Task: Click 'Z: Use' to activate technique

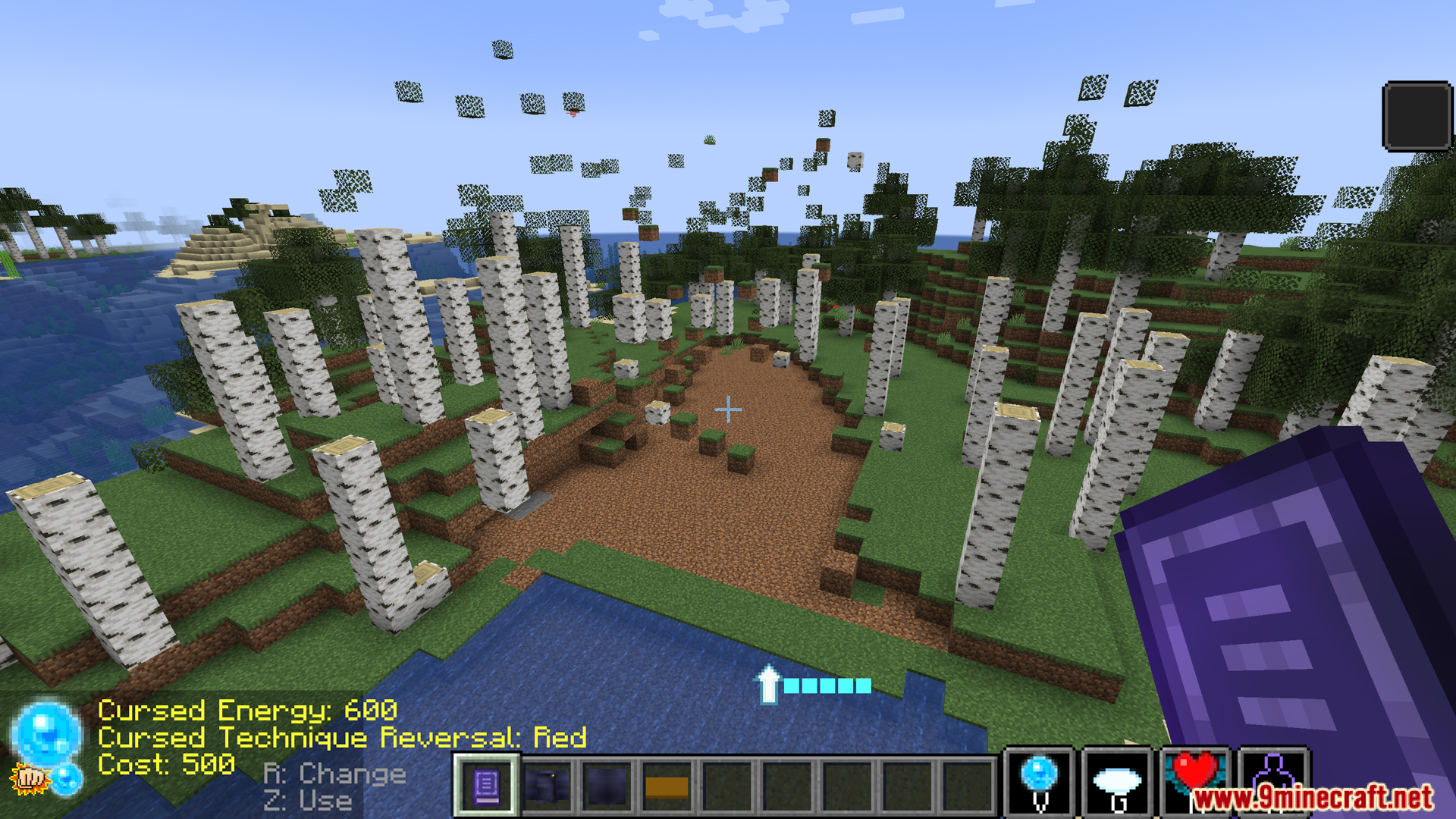Action: [306, 800]
